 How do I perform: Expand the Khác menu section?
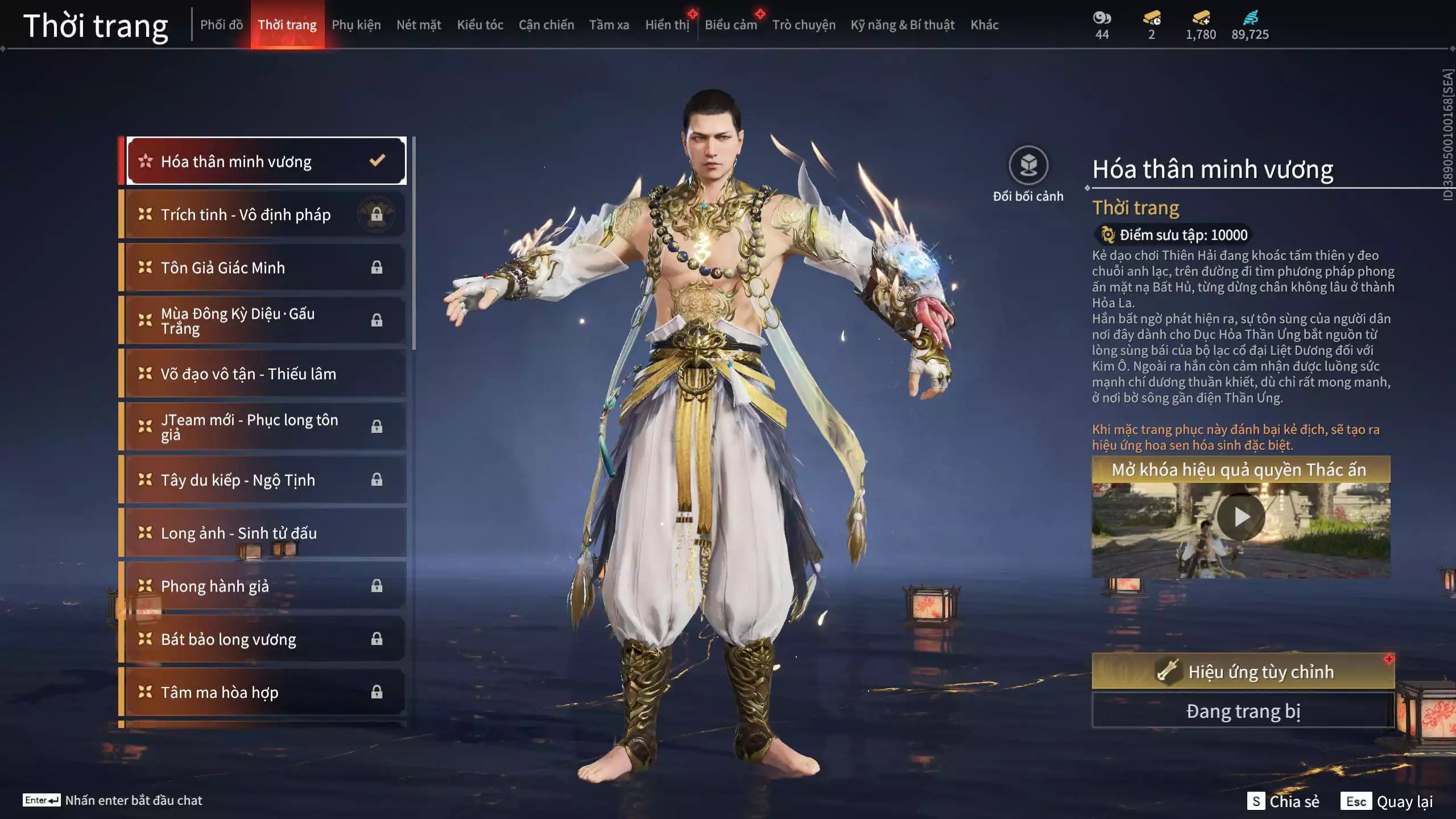[985, 25]
